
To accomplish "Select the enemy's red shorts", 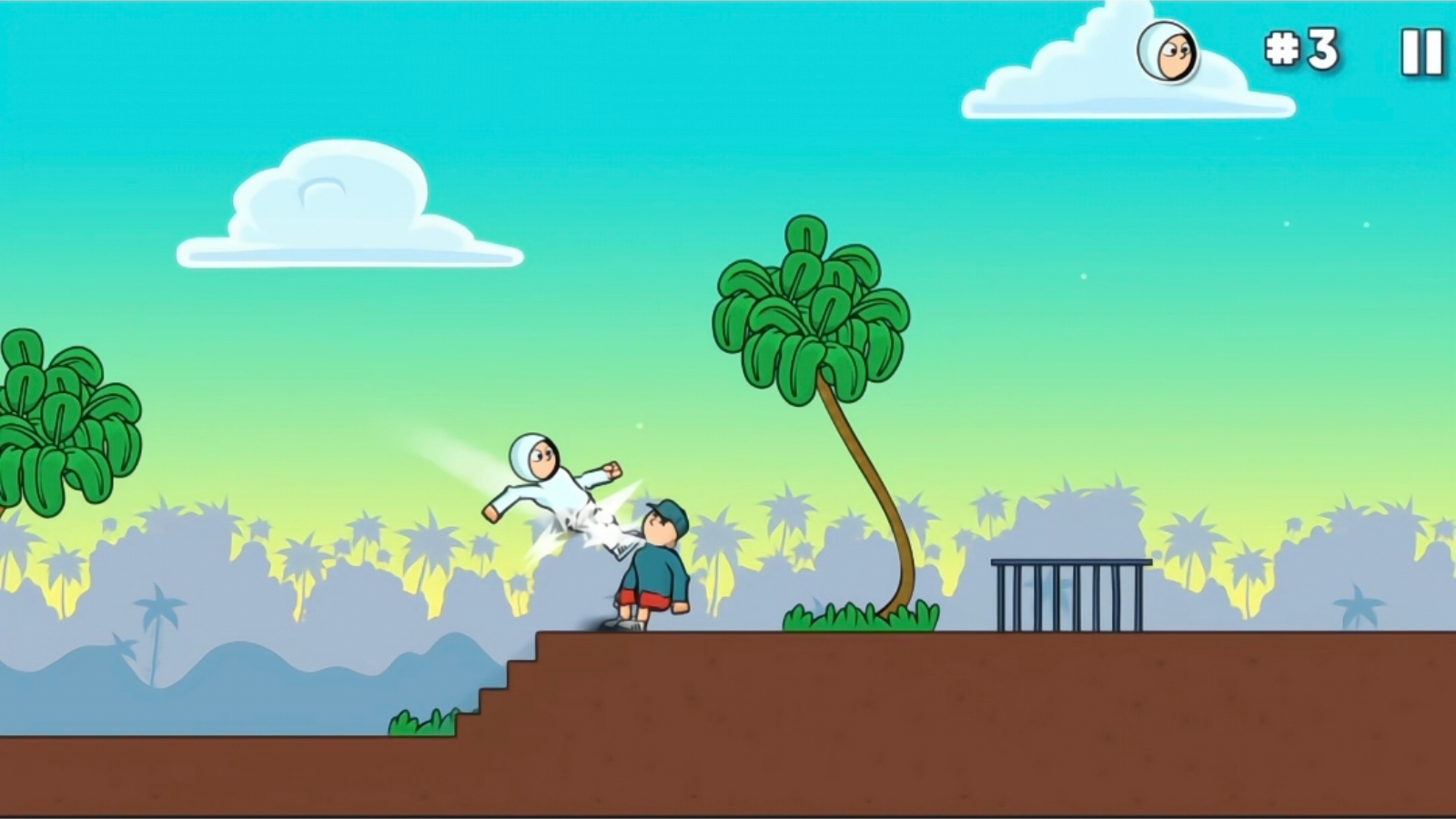I will [644, 596].
